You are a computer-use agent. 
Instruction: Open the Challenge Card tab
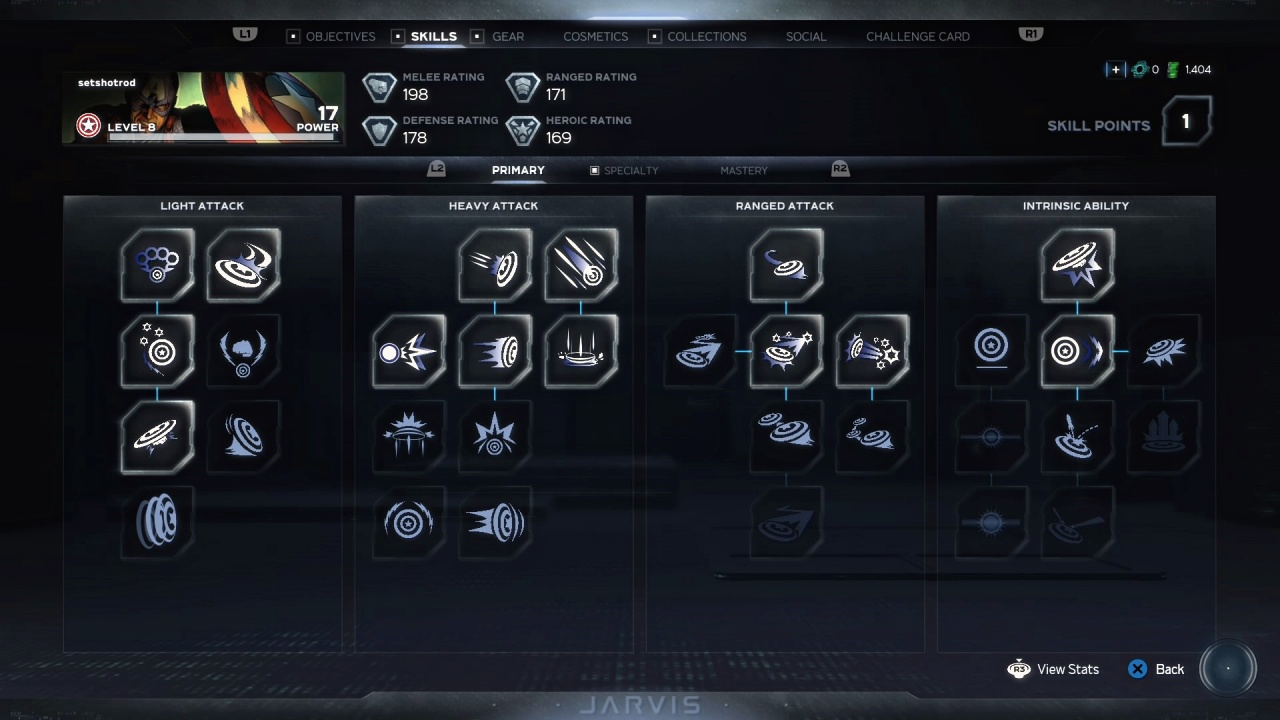(x=917, y=36)
